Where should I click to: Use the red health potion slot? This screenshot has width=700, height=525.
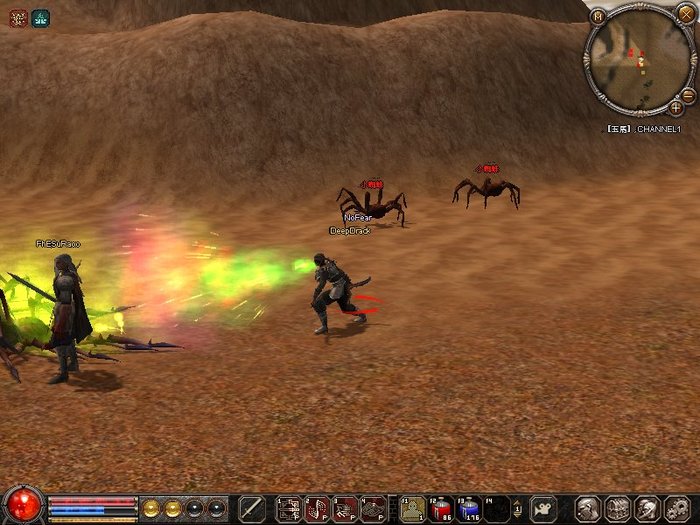click(x=441, y=509)
